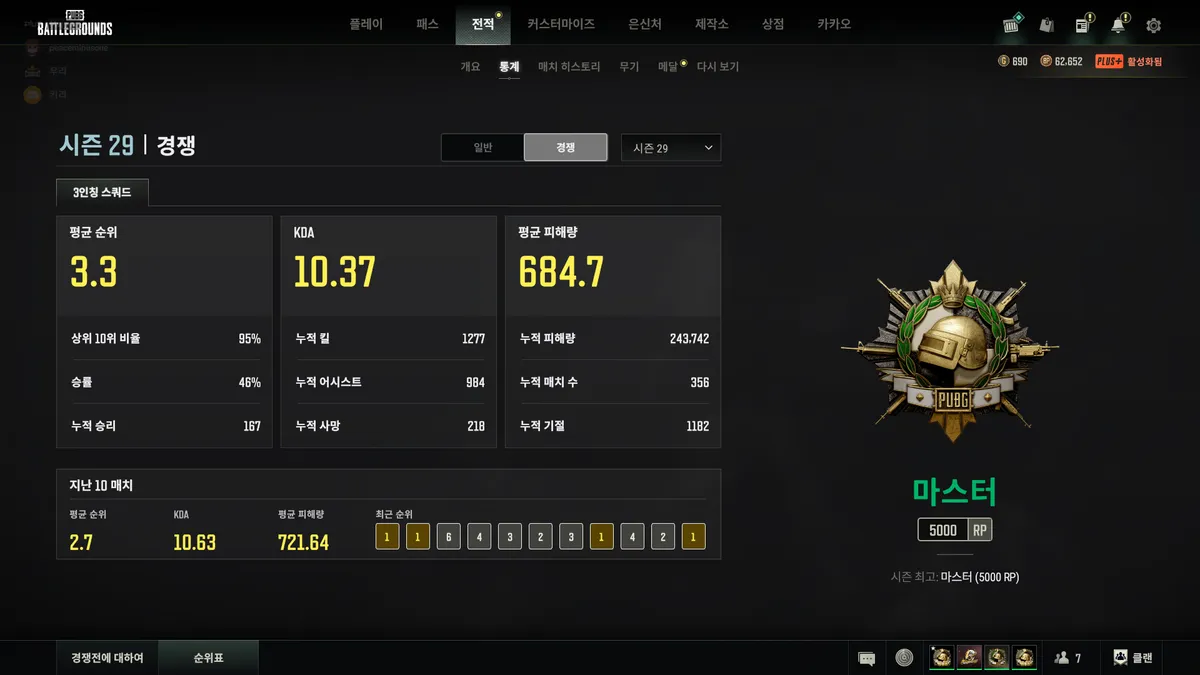This screenshot has height=675, width=1200.
Task: Select the 상점 (Store) menu
Action: (x=772, y=24)
